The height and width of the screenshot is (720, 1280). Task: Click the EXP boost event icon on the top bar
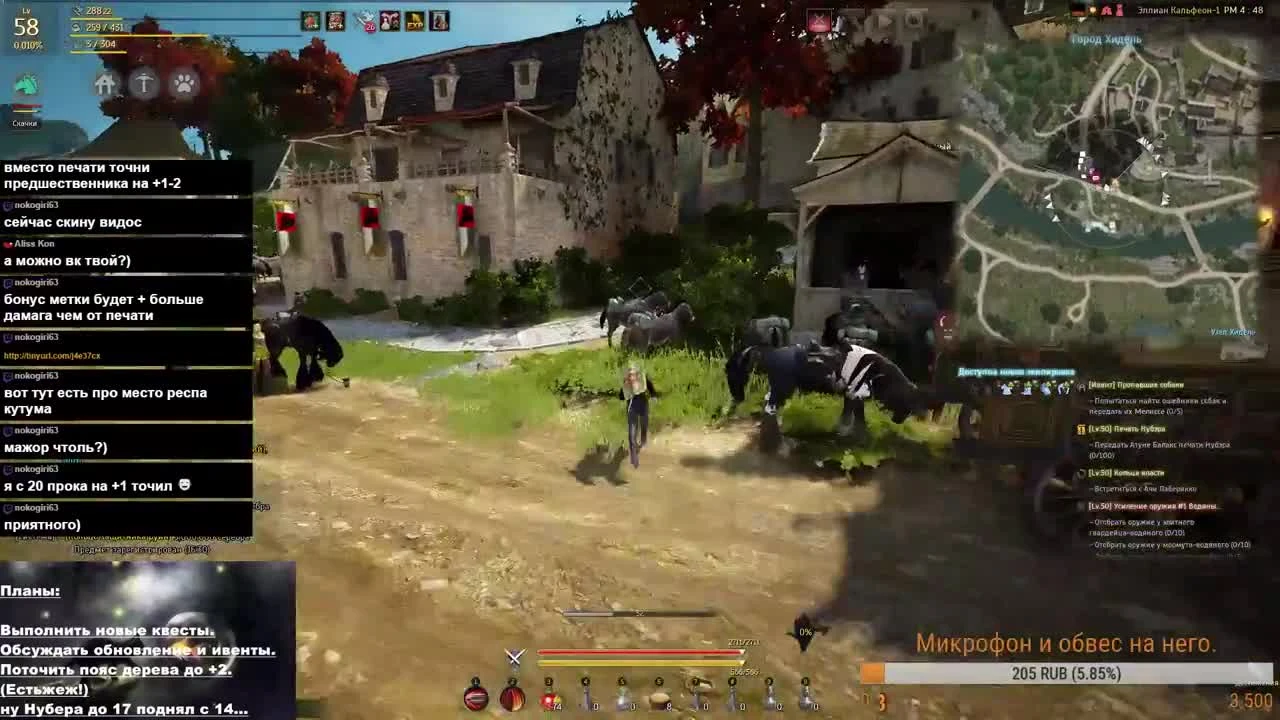[x=413, y=20]
